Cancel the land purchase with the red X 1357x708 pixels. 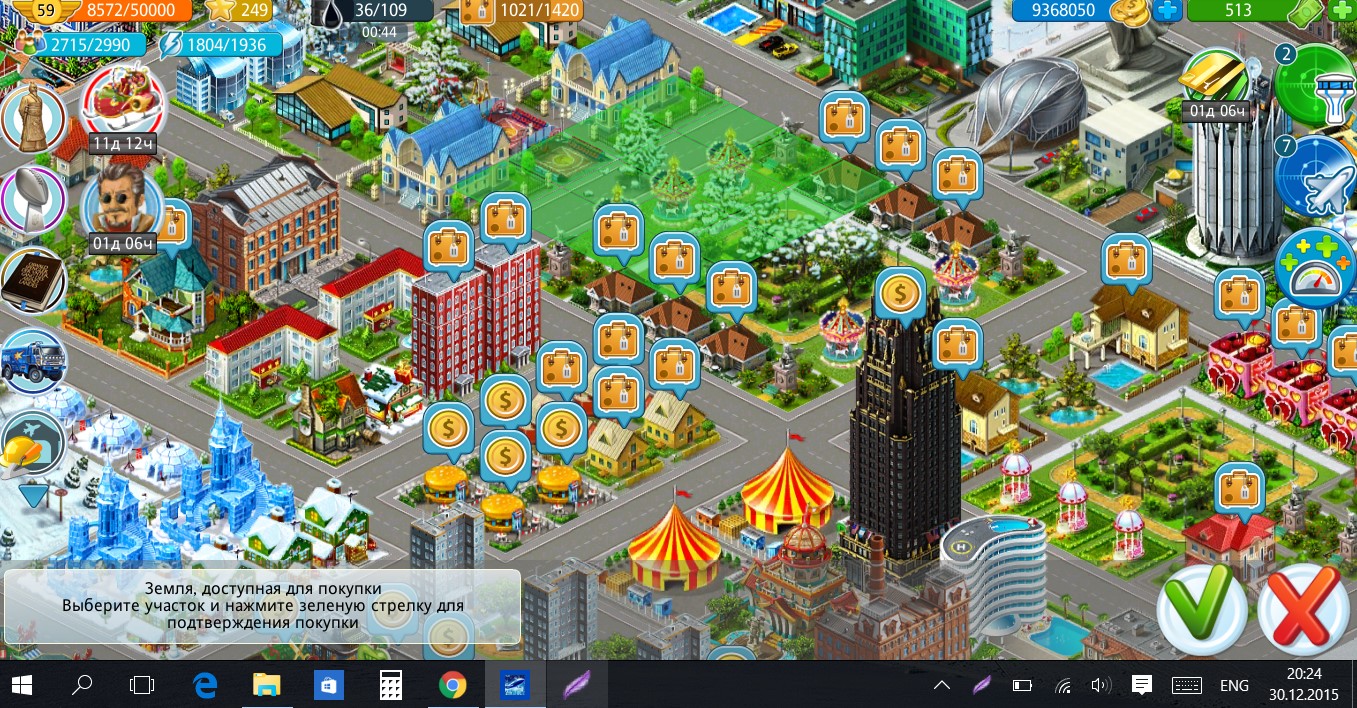pyautogui.click(x=1303, y=607)
